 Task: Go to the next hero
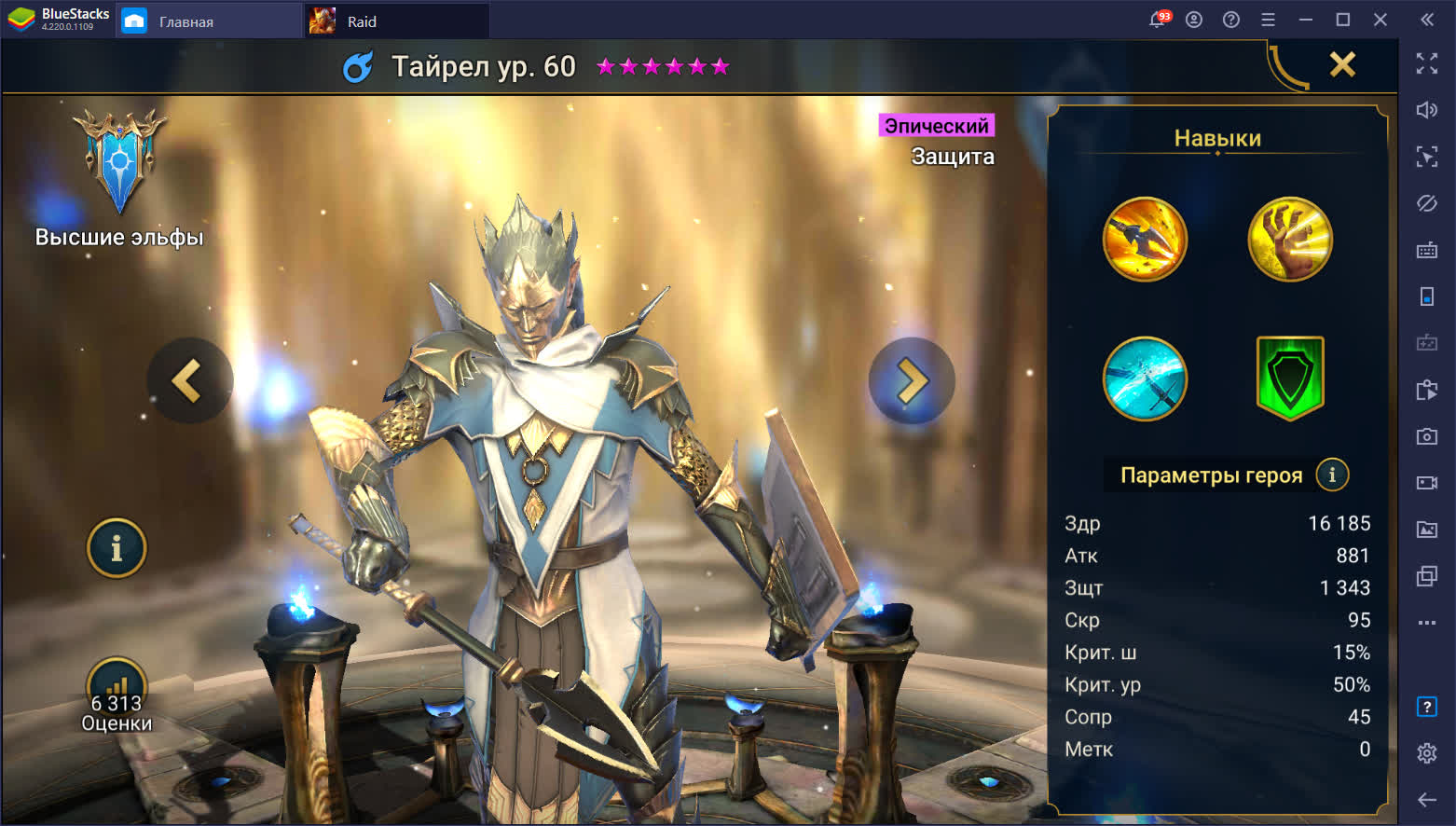click(x=912, y=380)
